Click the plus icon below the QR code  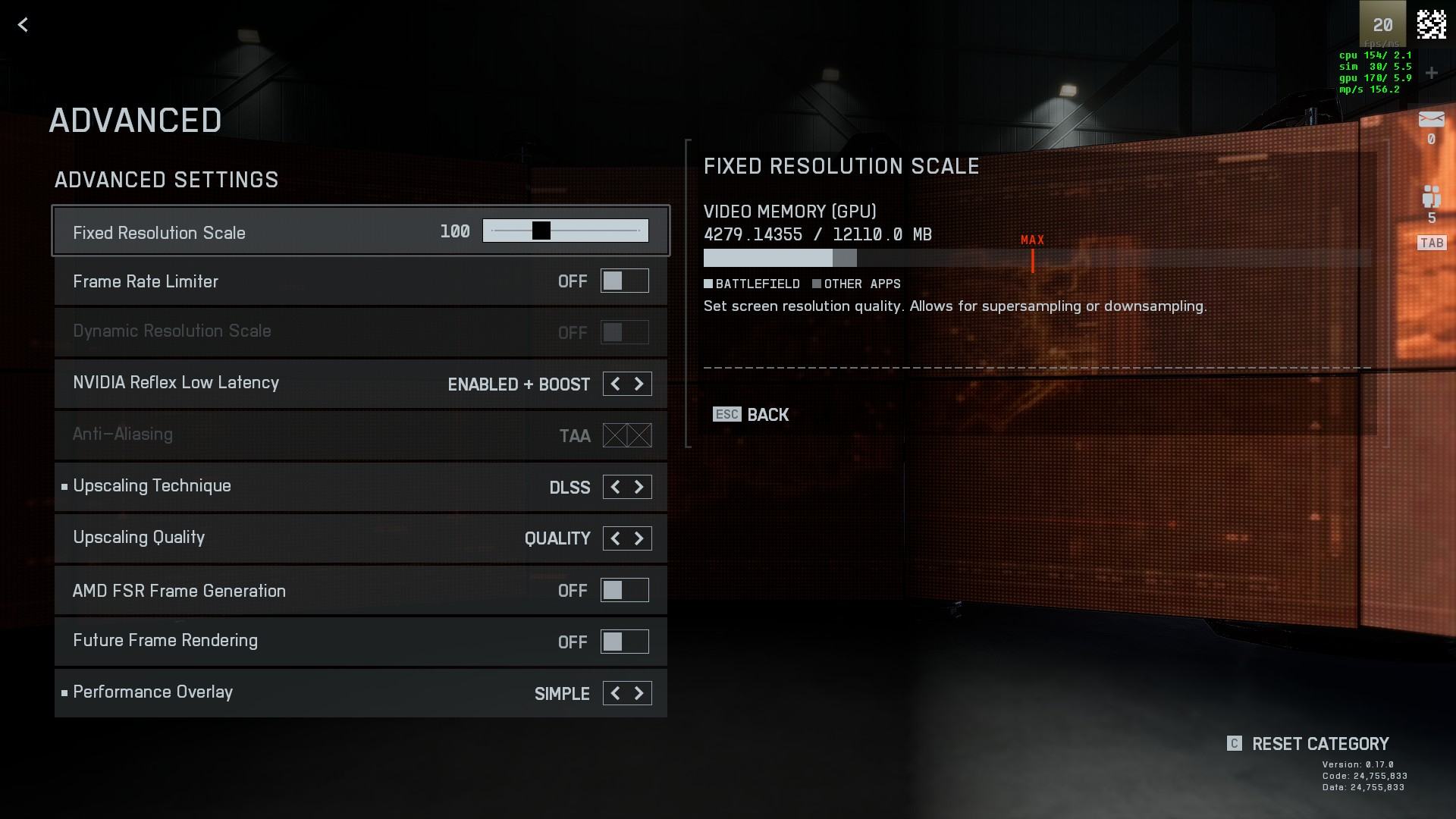click(x=1431, y=73)
